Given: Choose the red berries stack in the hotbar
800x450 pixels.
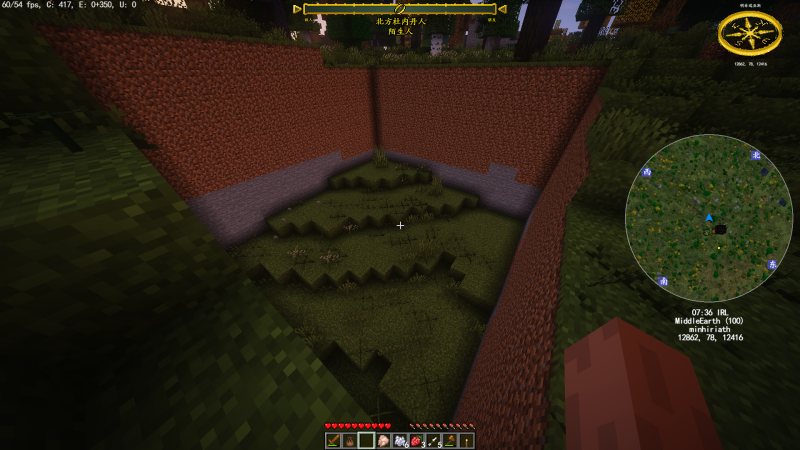Looking at the screenshot, I should [x=417, y=440].
